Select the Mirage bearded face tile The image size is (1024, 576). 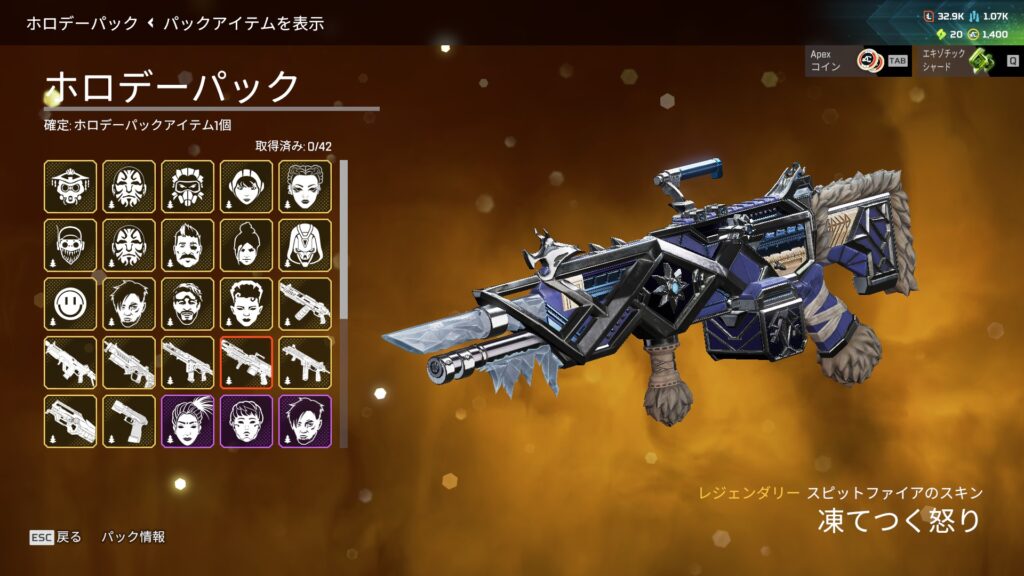188,304
